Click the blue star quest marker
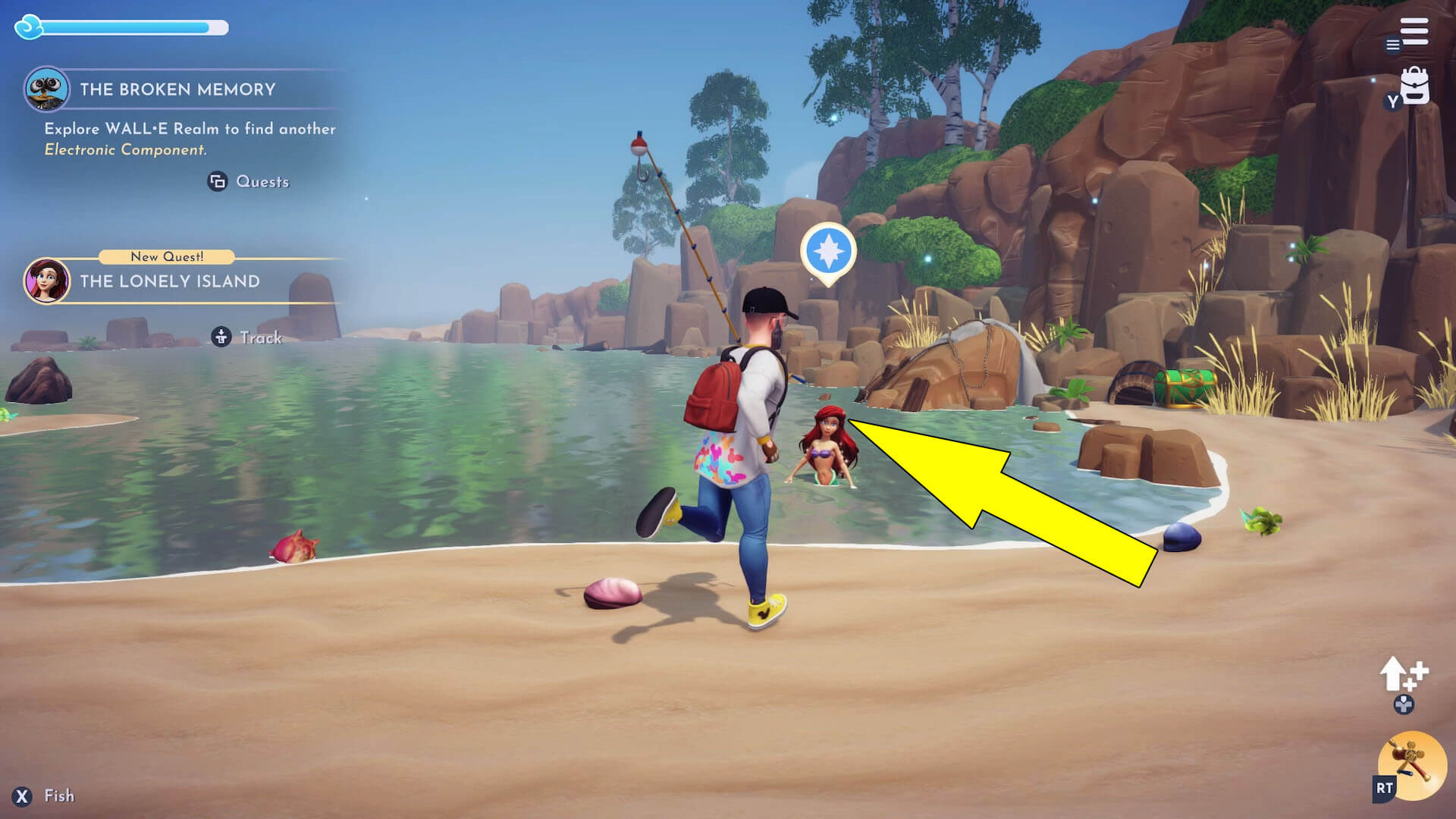Viewport: 1456px width, 819px height. [828, 251]
